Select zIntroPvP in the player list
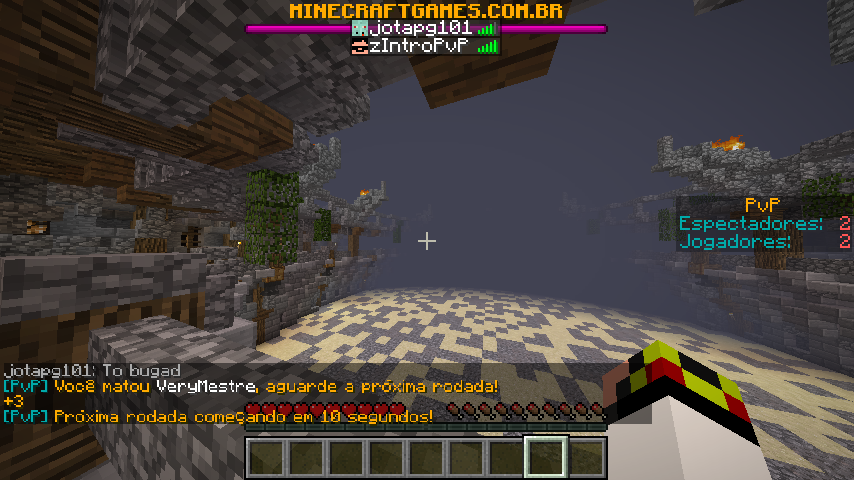This screenshot has width=854, height=480. (419, 46)
